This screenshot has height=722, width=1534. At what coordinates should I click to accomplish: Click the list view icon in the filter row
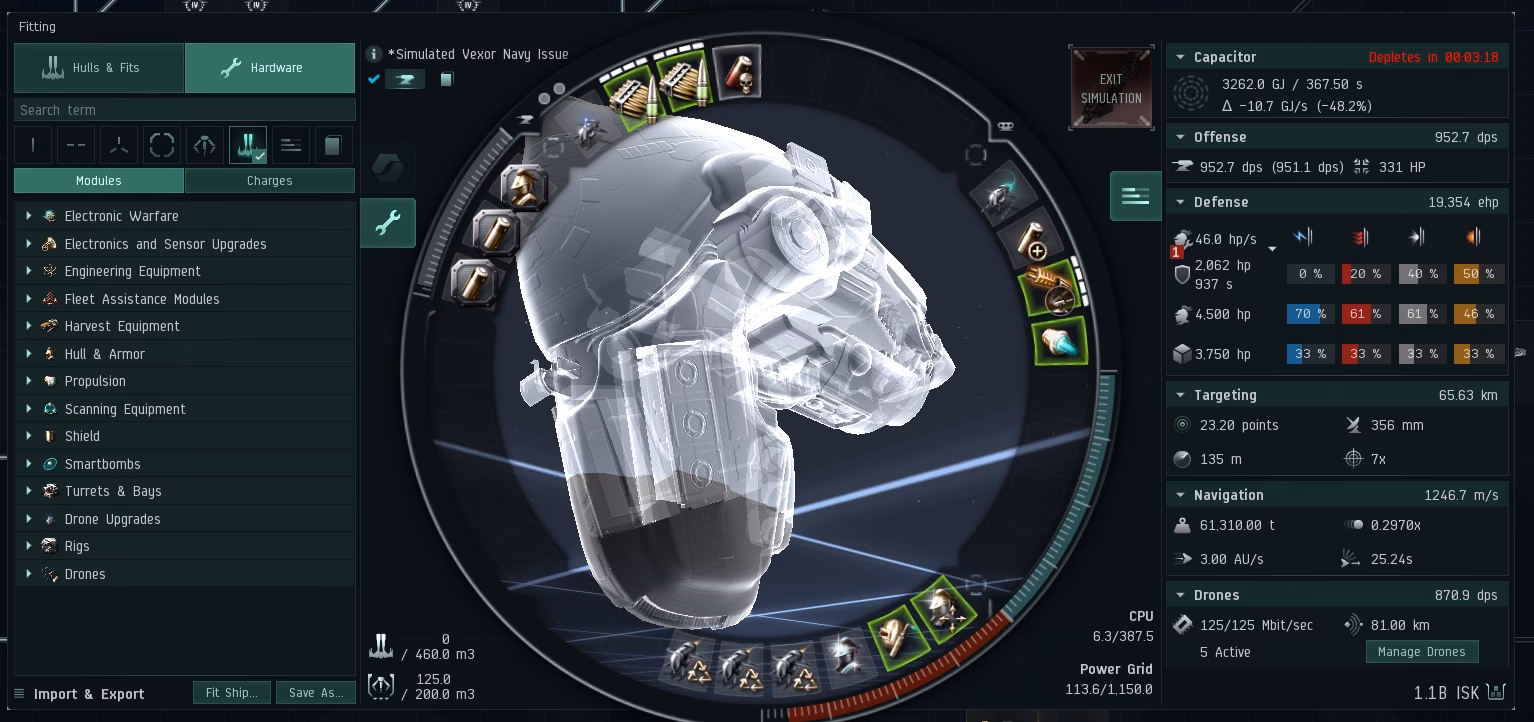click(291, 145)
